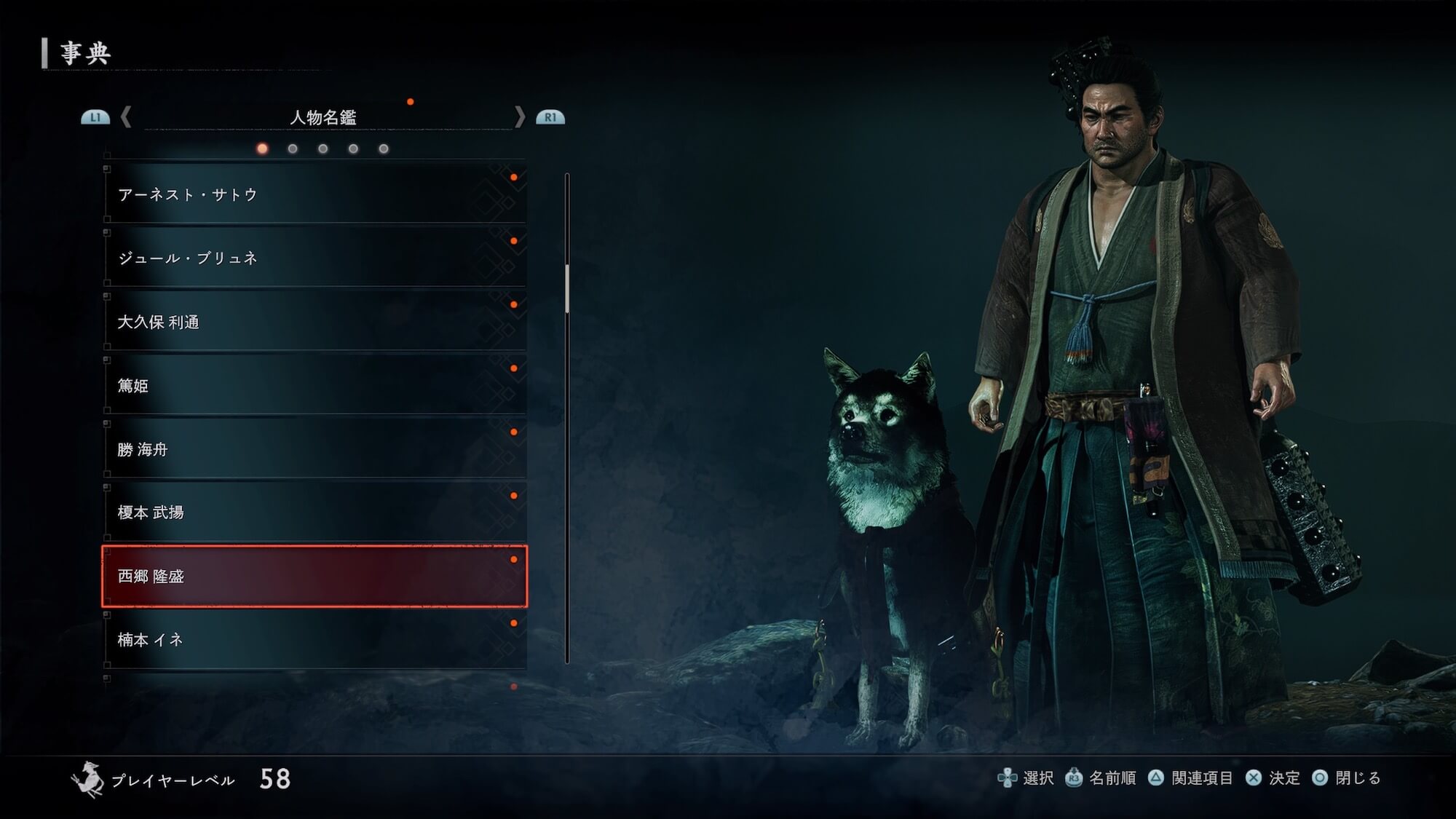Choose 大久保 利通 from the list
1456x819 pixels.
pyautogui.click(x=314, y=322)
